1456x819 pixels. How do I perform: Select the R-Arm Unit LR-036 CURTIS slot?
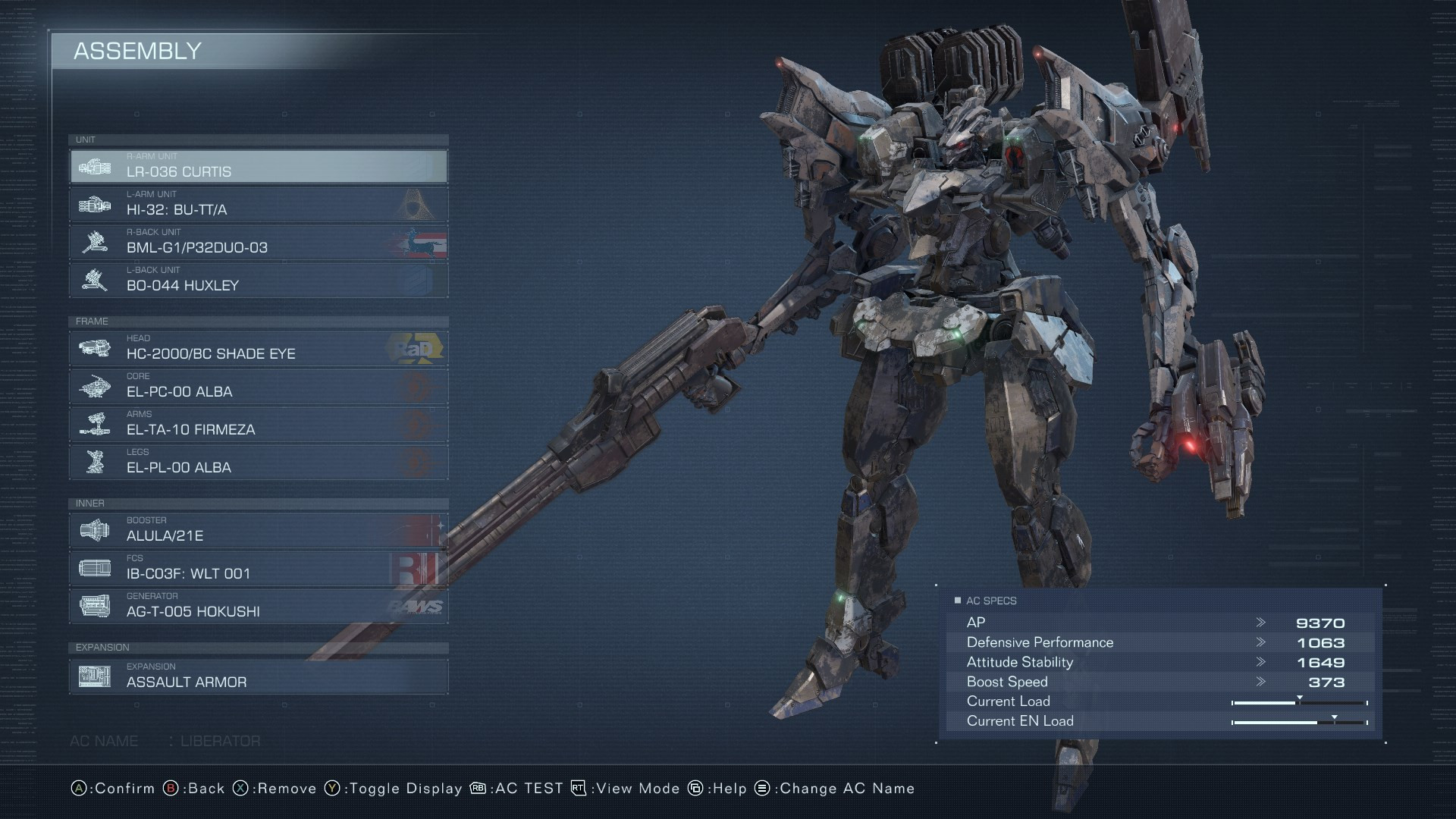coord(258,166)
